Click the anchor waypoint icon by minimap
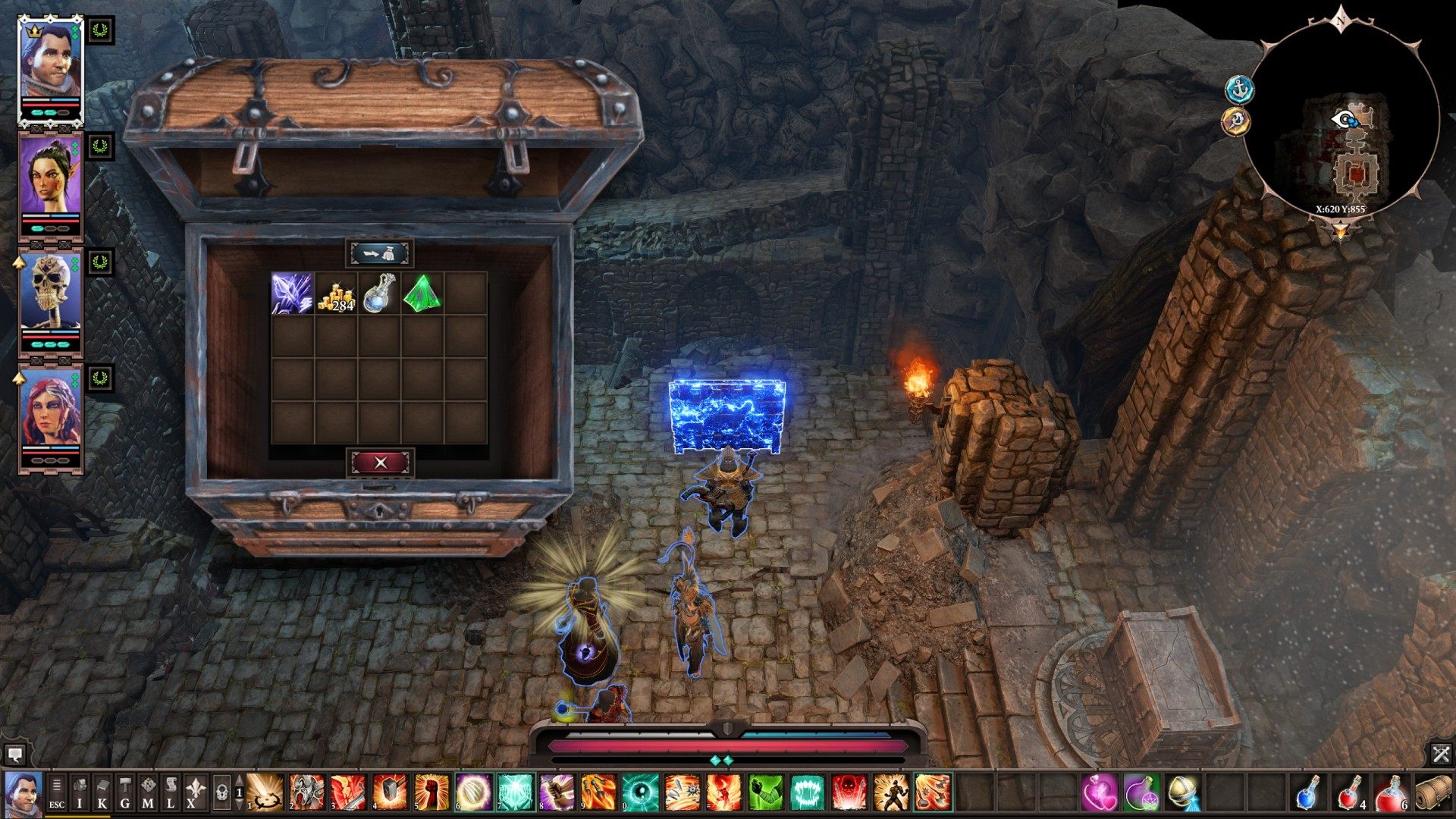 [x=1240, y=89]
